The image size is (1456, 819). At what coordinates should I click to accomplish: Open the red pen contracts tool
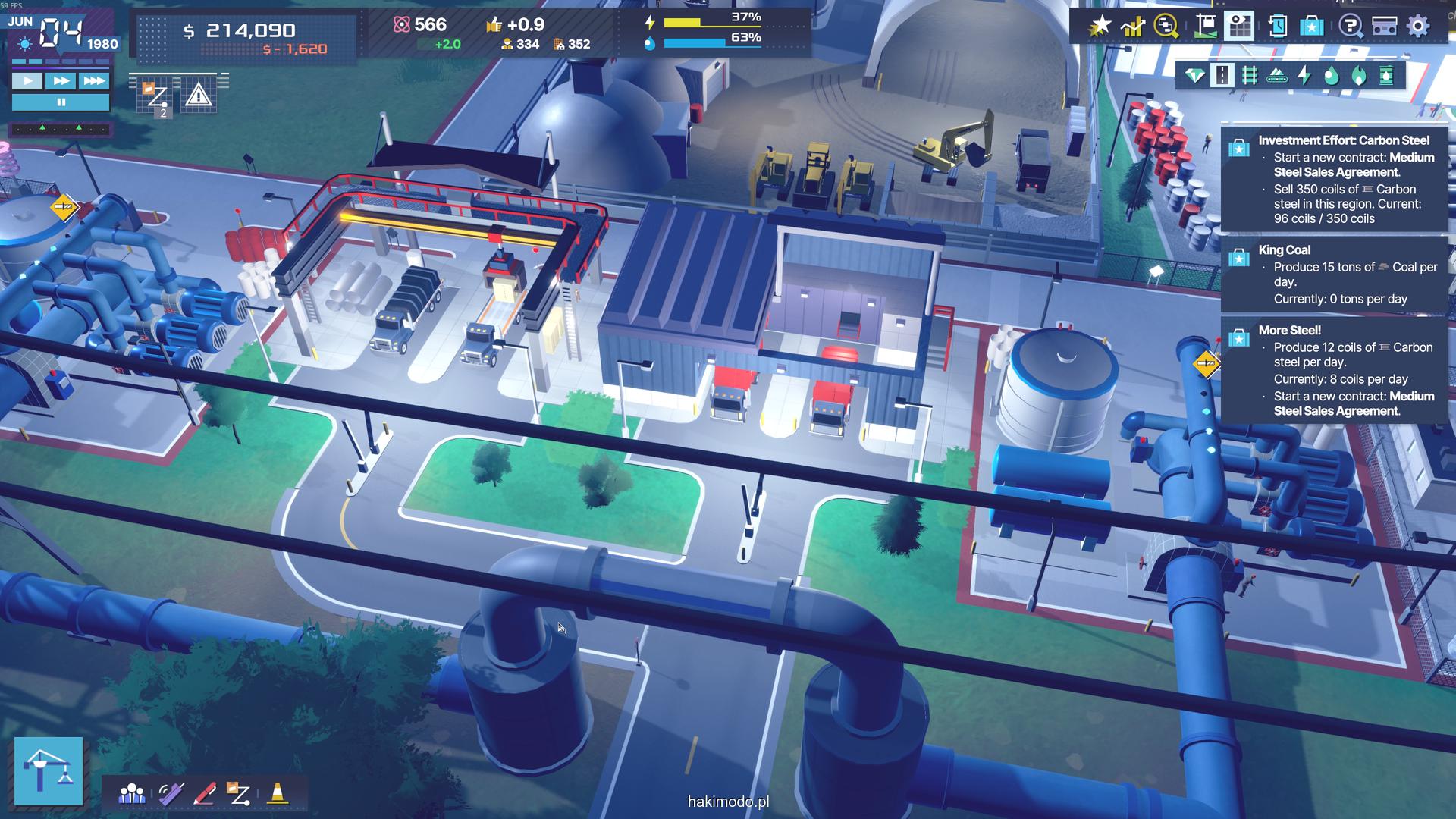[x=205, y=793]
